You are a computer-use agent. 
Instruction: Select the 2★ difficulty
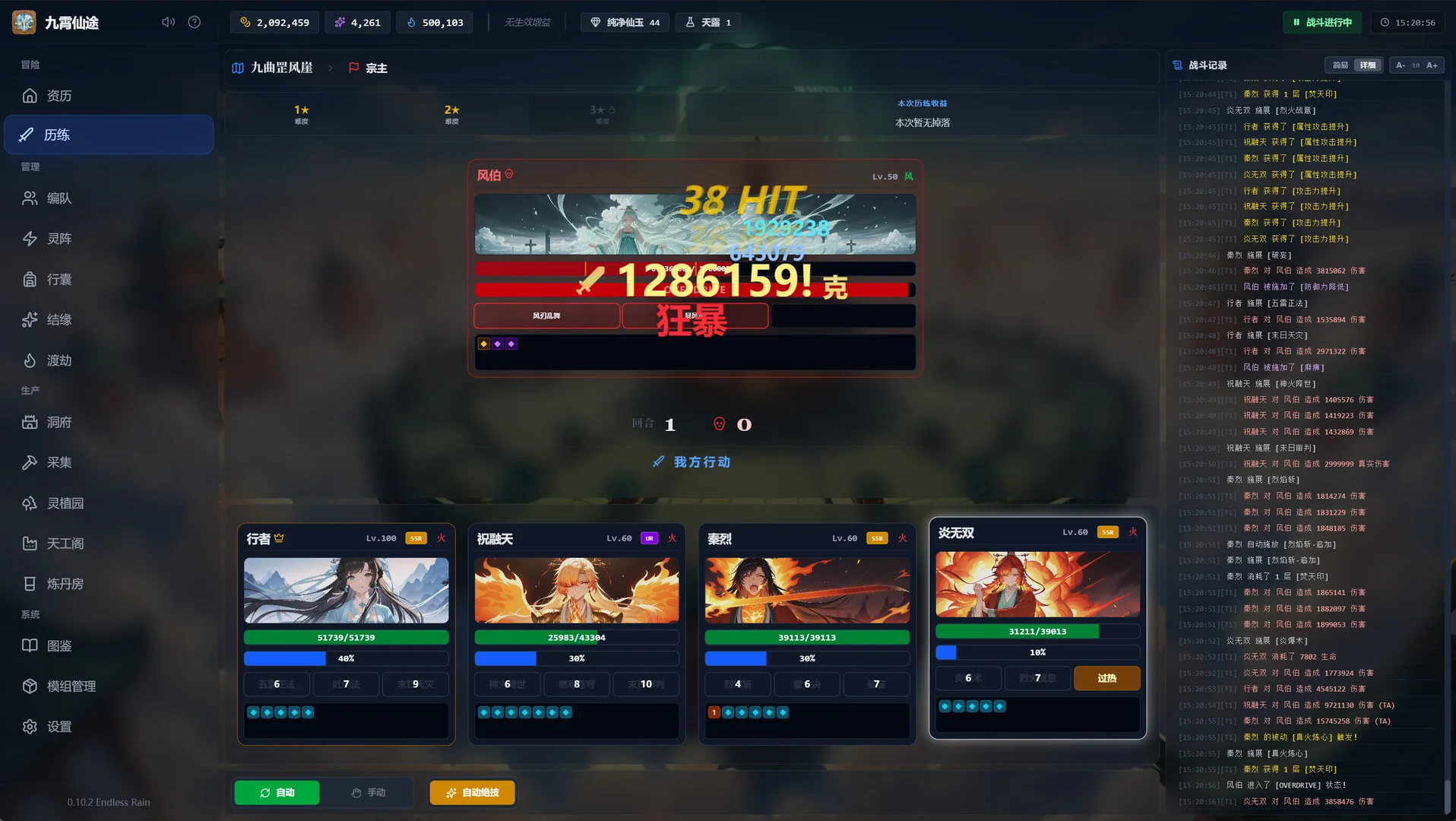click(x=452, y=114)
